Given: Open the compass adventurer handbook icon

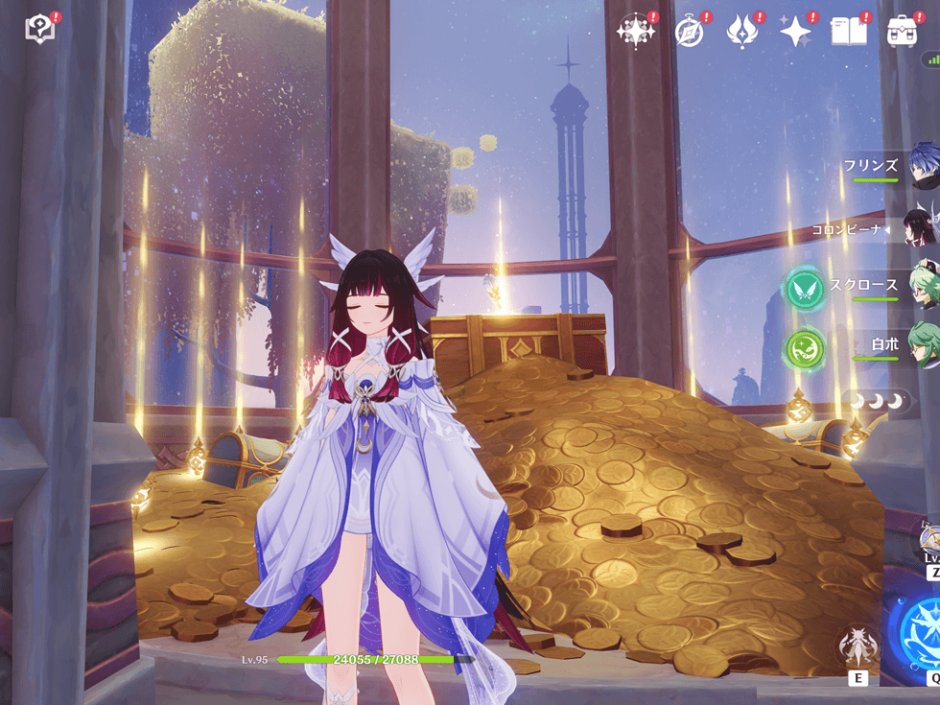Looking at the screenshot, I should [689, 32].
